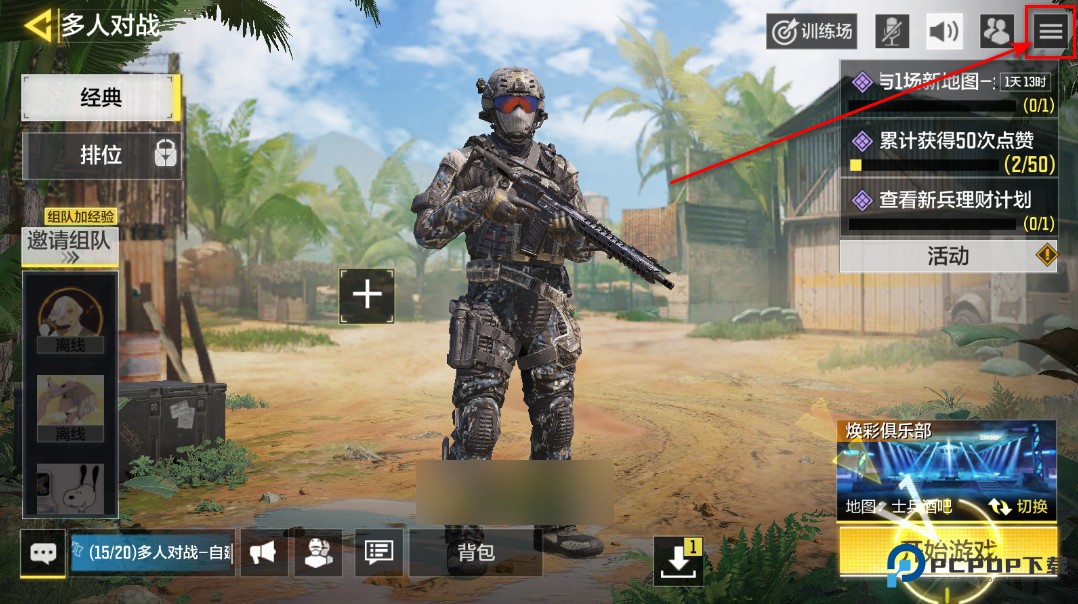Go back using the yellow arrow
1078x604 pixels.
(x=38, y=25)
